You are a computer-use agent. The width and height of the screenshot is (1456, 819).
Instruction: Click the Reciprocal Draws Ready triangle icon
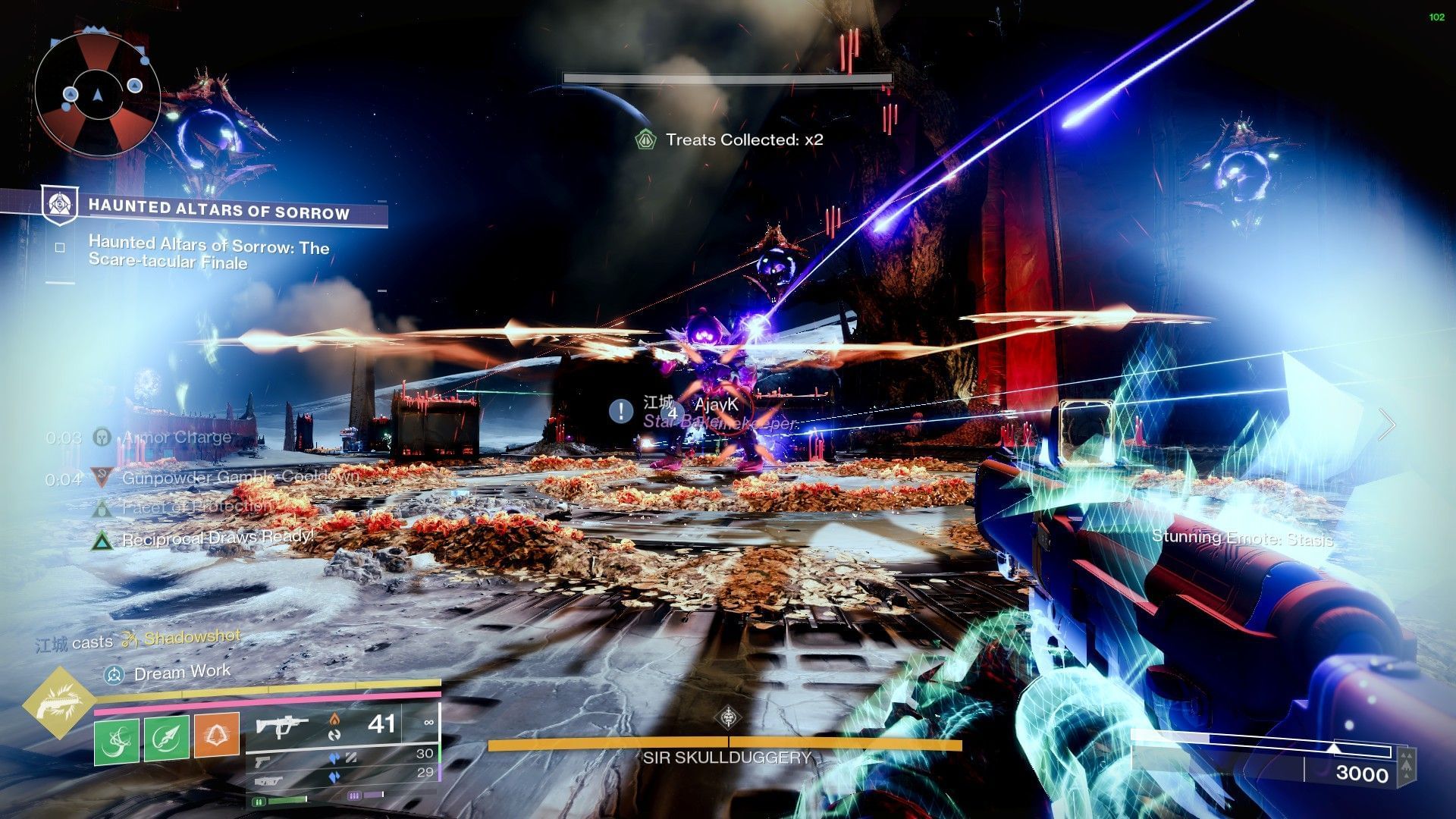(x=102, y=540)
